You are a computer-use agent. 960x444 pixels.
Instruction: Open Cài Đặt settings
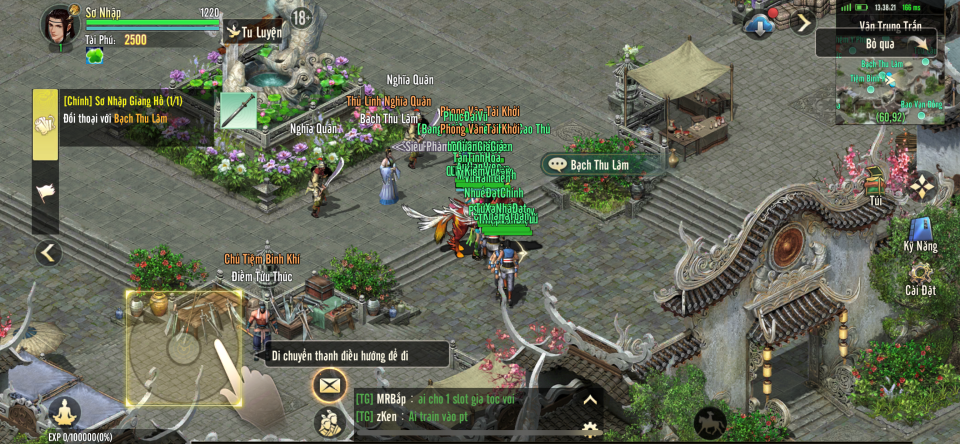(920, 277)
